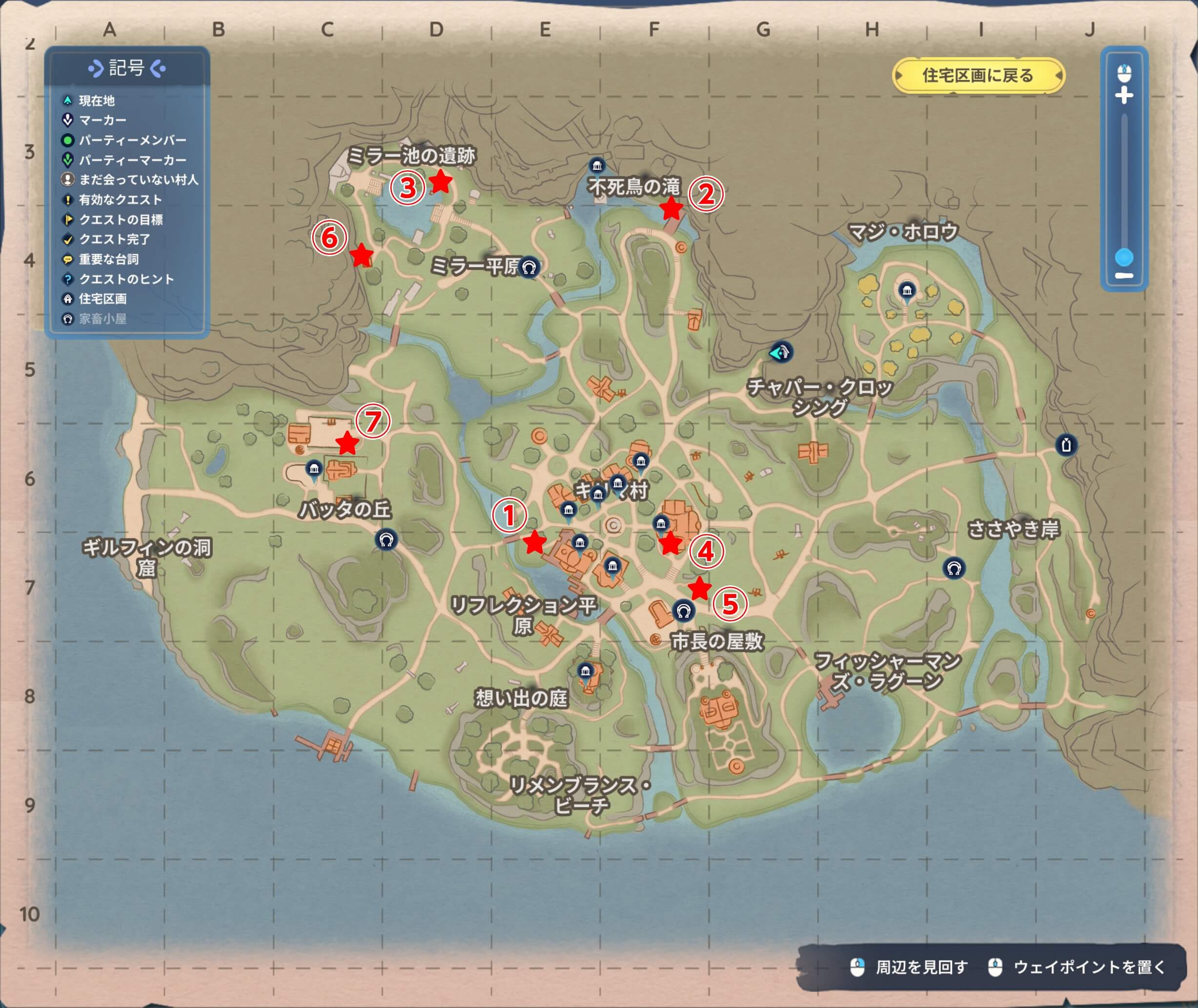Select the 住宅区画 legend entry
This screenshot has width=1198, height=1008.
tap(103, 299)
